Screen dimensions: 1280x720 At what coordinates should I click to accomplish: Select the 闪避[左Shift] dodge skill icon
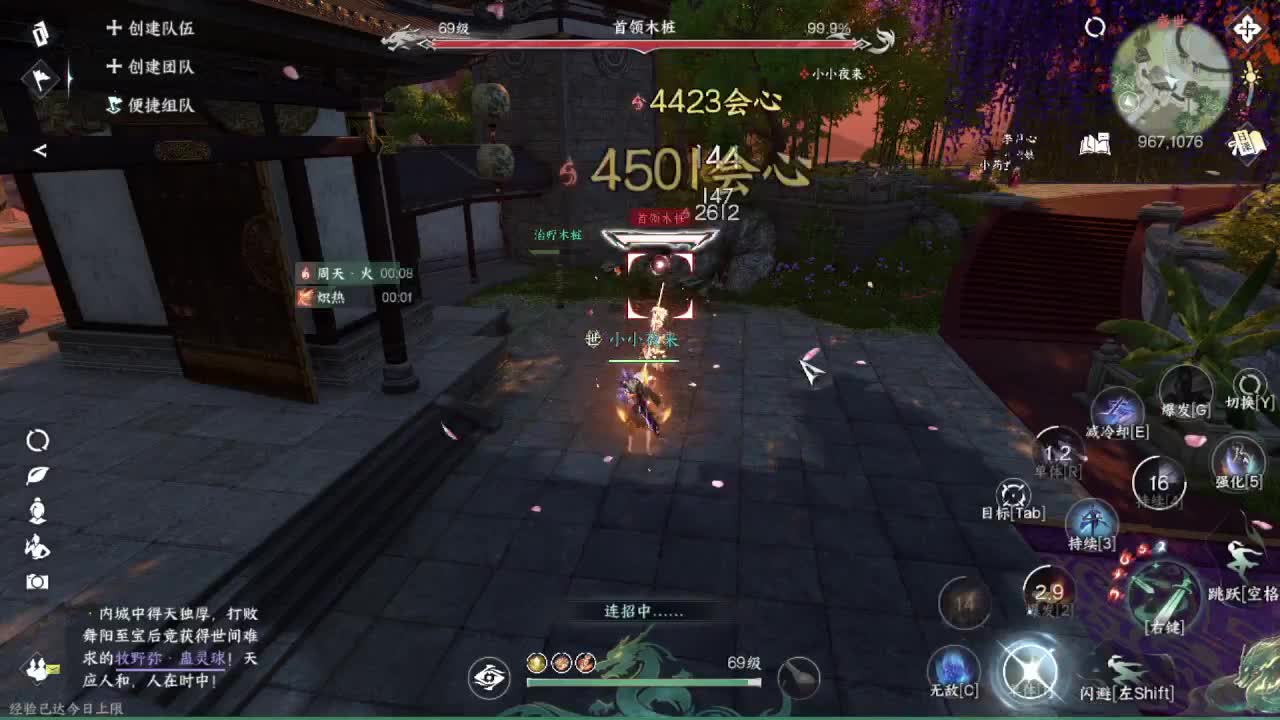tap(1123, 668)
